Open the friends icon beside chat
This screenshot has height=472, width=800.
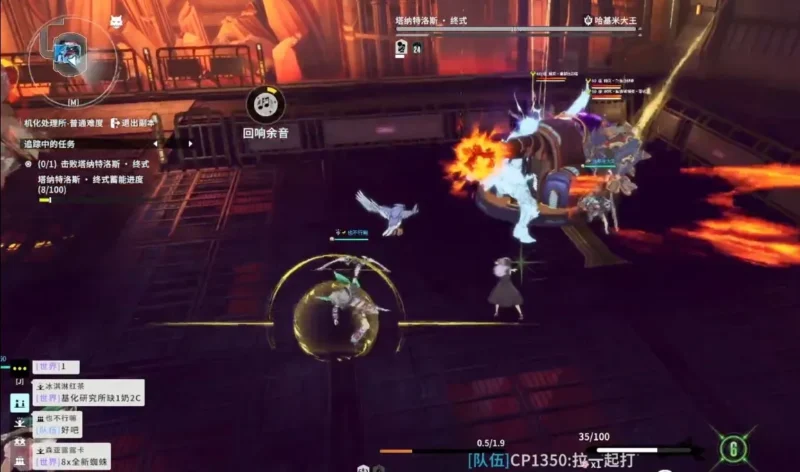[x=20, y=402]
